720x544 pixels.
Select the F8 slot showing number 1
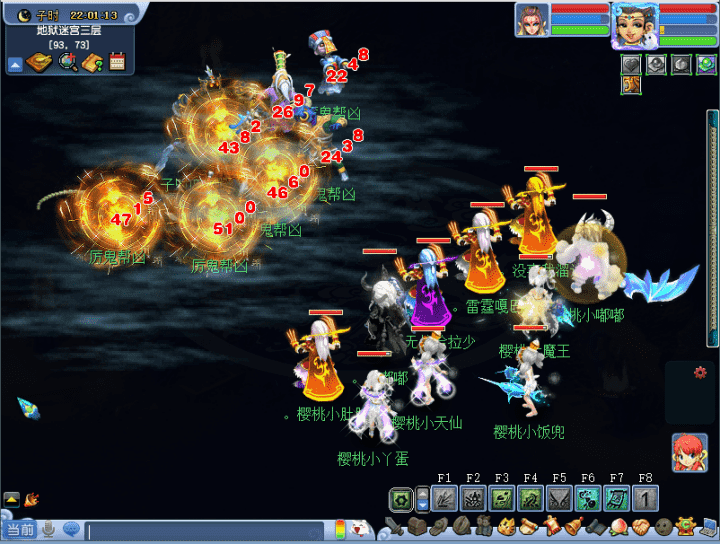coord(646,497)
